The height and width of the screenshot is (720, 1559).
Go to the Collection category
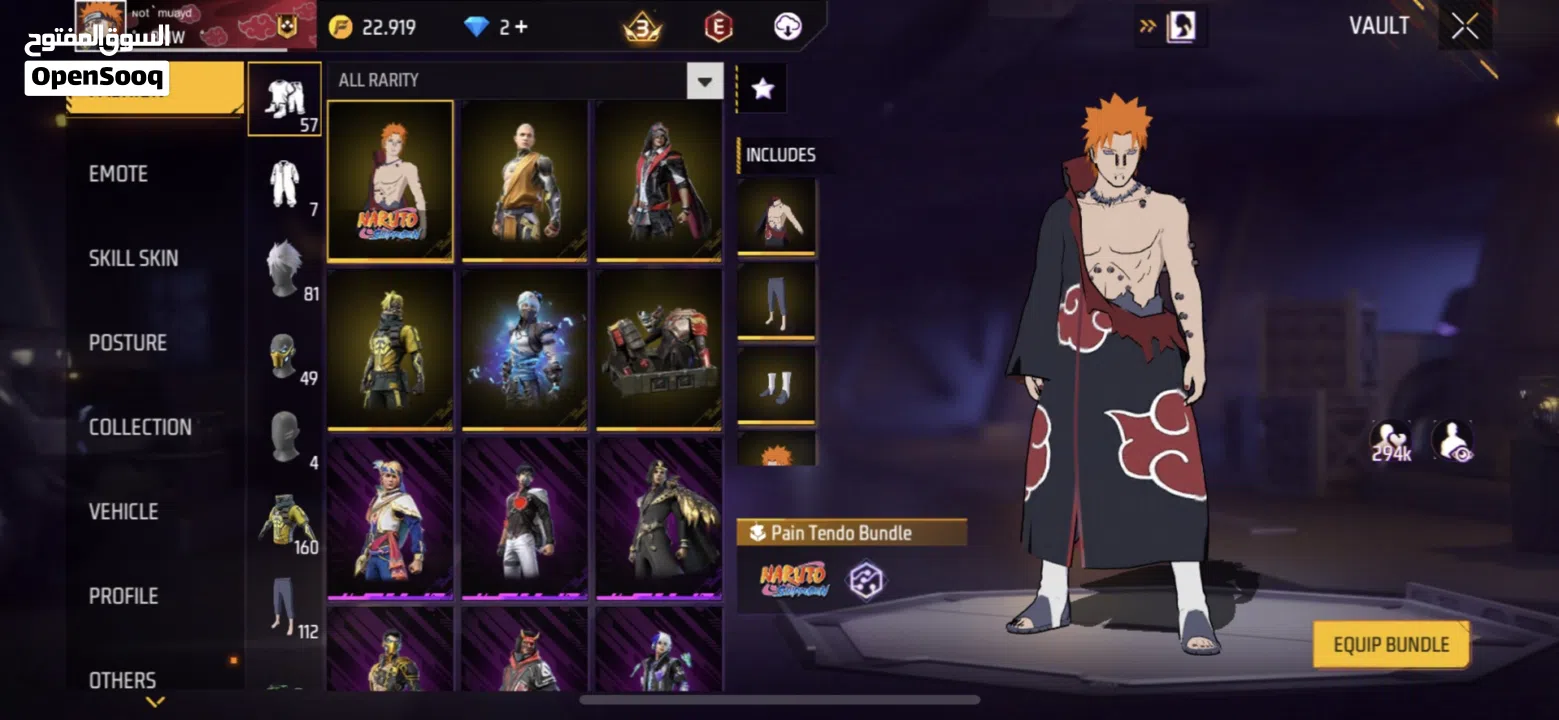(140, 427)
